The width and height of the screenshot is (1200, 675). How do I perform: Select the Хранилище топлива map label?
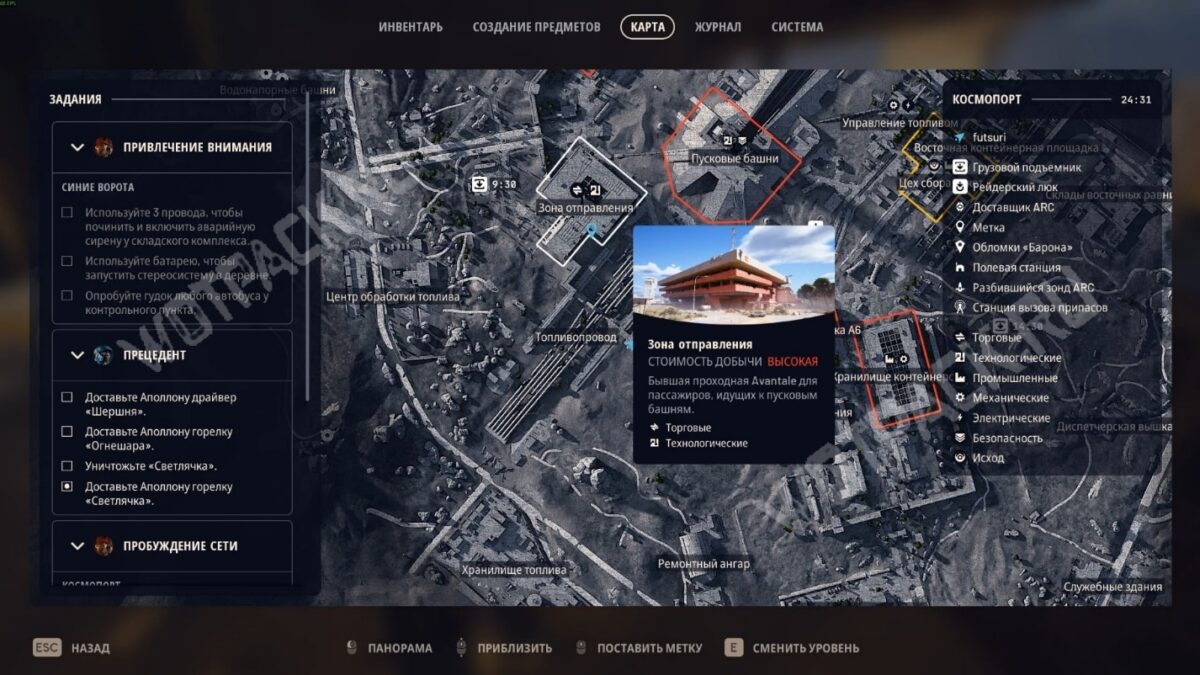514,570
